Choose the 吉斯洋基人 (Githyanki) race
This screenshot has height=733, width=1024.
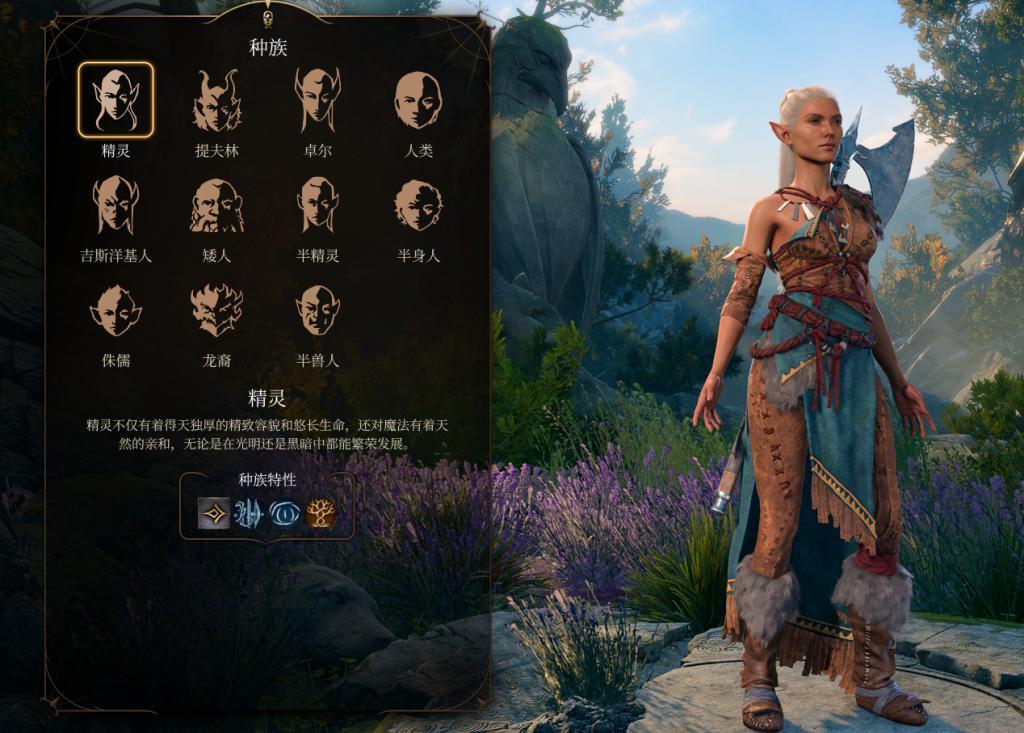pyautogui.click(x=116, y=205)
